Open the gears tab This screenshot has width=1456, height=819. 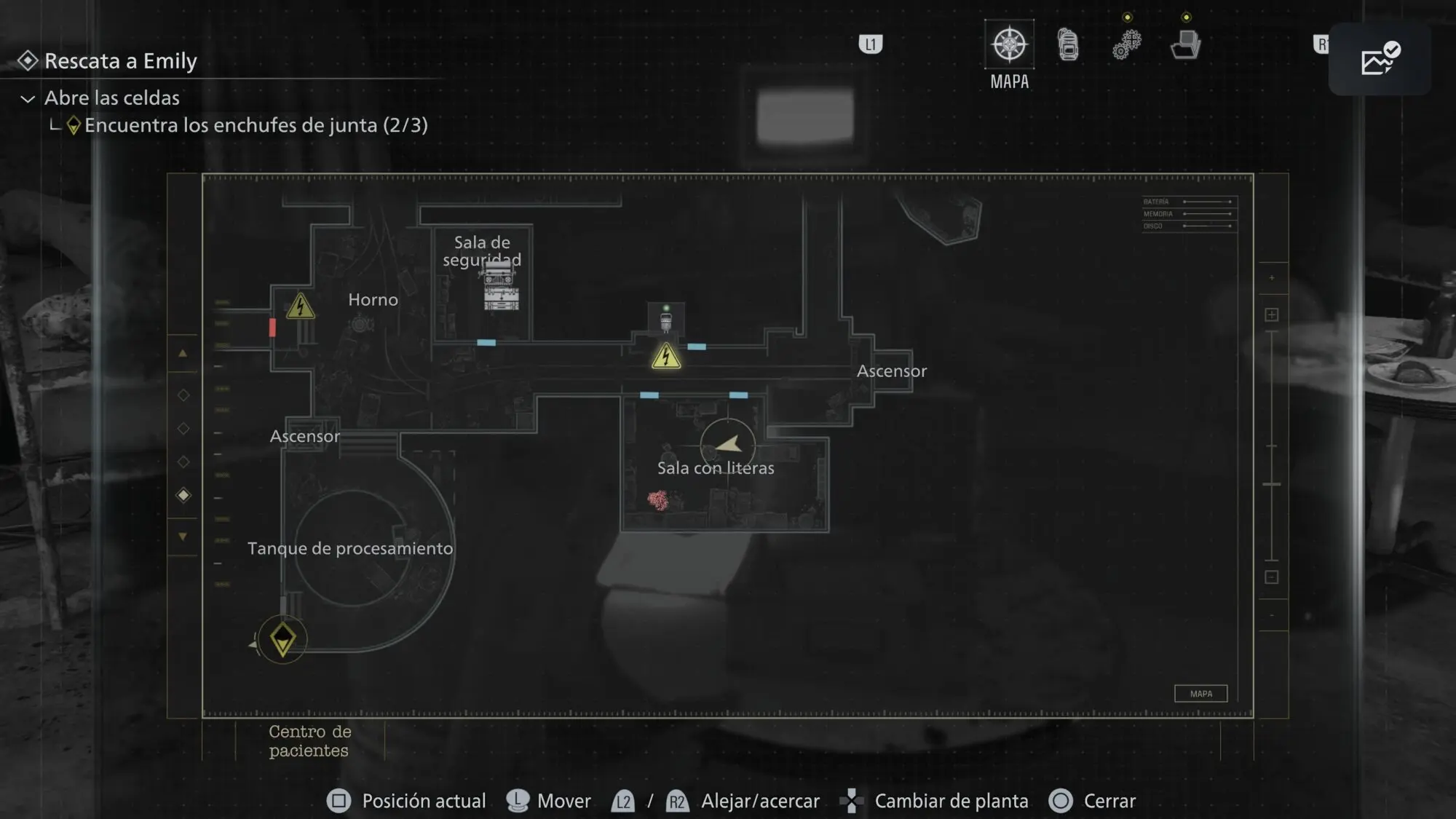tap(1126, 44)
